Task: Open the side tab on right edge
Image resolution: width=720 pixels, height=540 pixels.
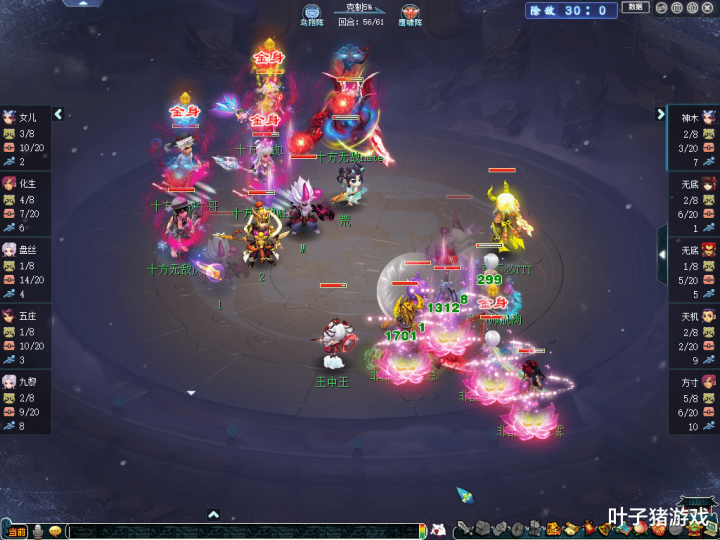Action: point(661,254)
